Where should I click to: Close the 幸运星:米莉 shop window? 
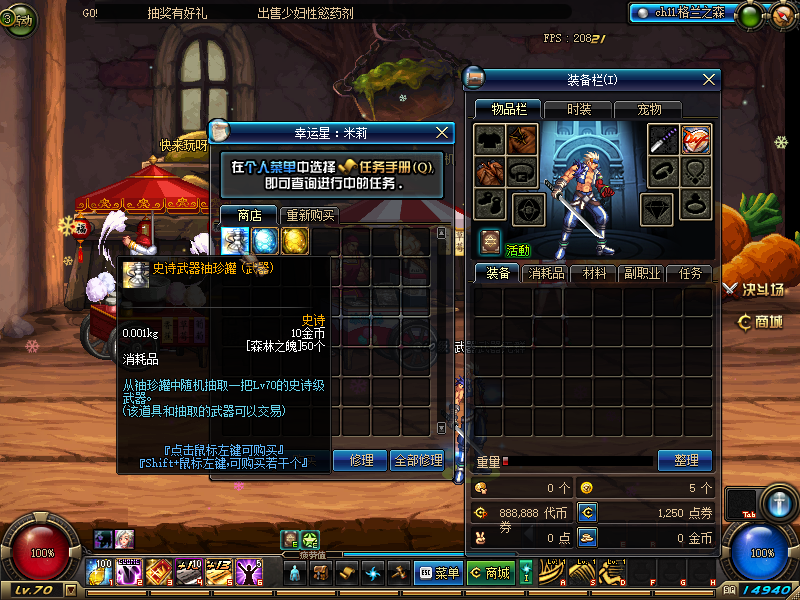[443, 131]
